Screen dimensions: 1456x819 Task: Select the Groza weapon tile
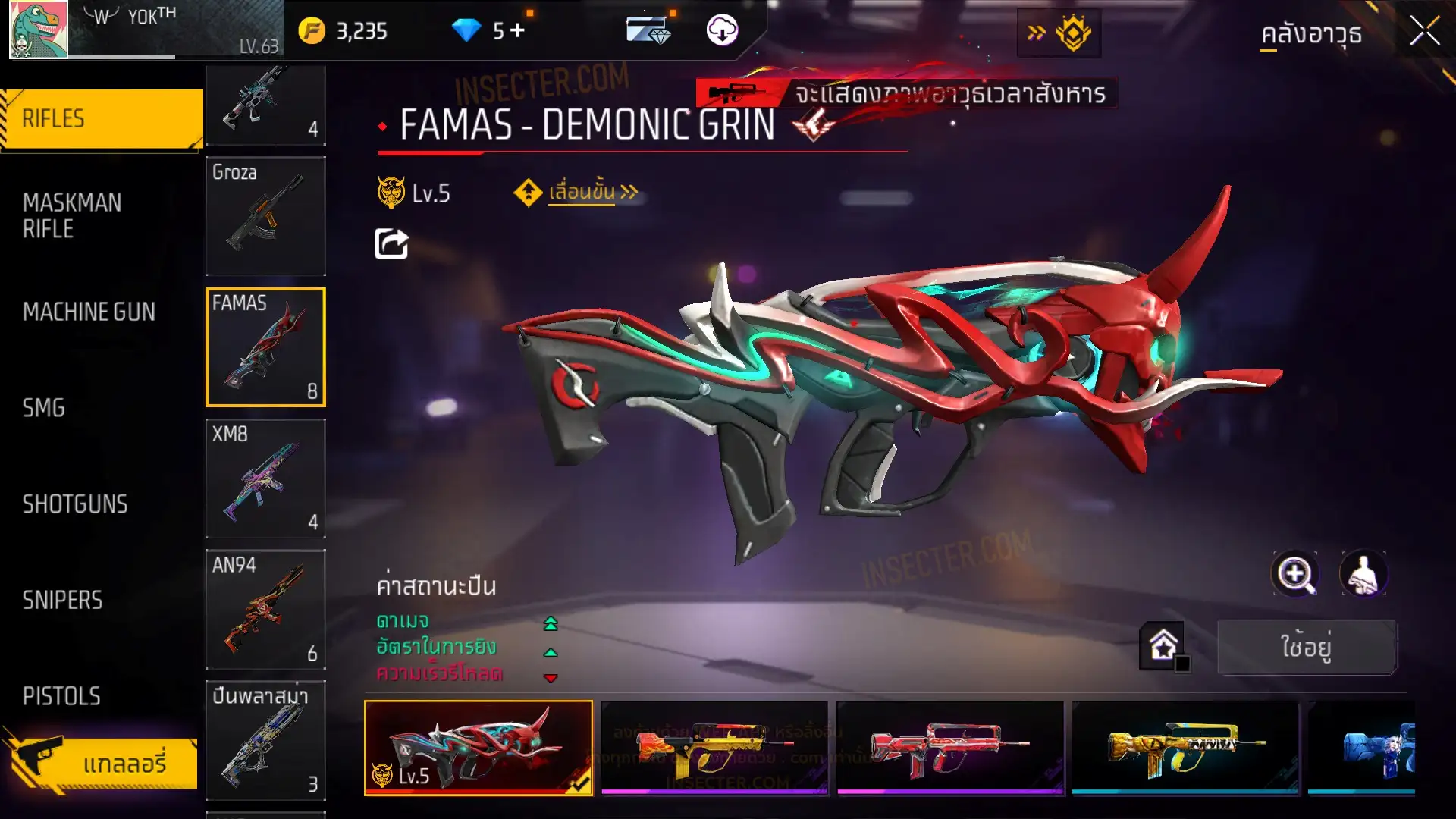click(x=265, y=216)
